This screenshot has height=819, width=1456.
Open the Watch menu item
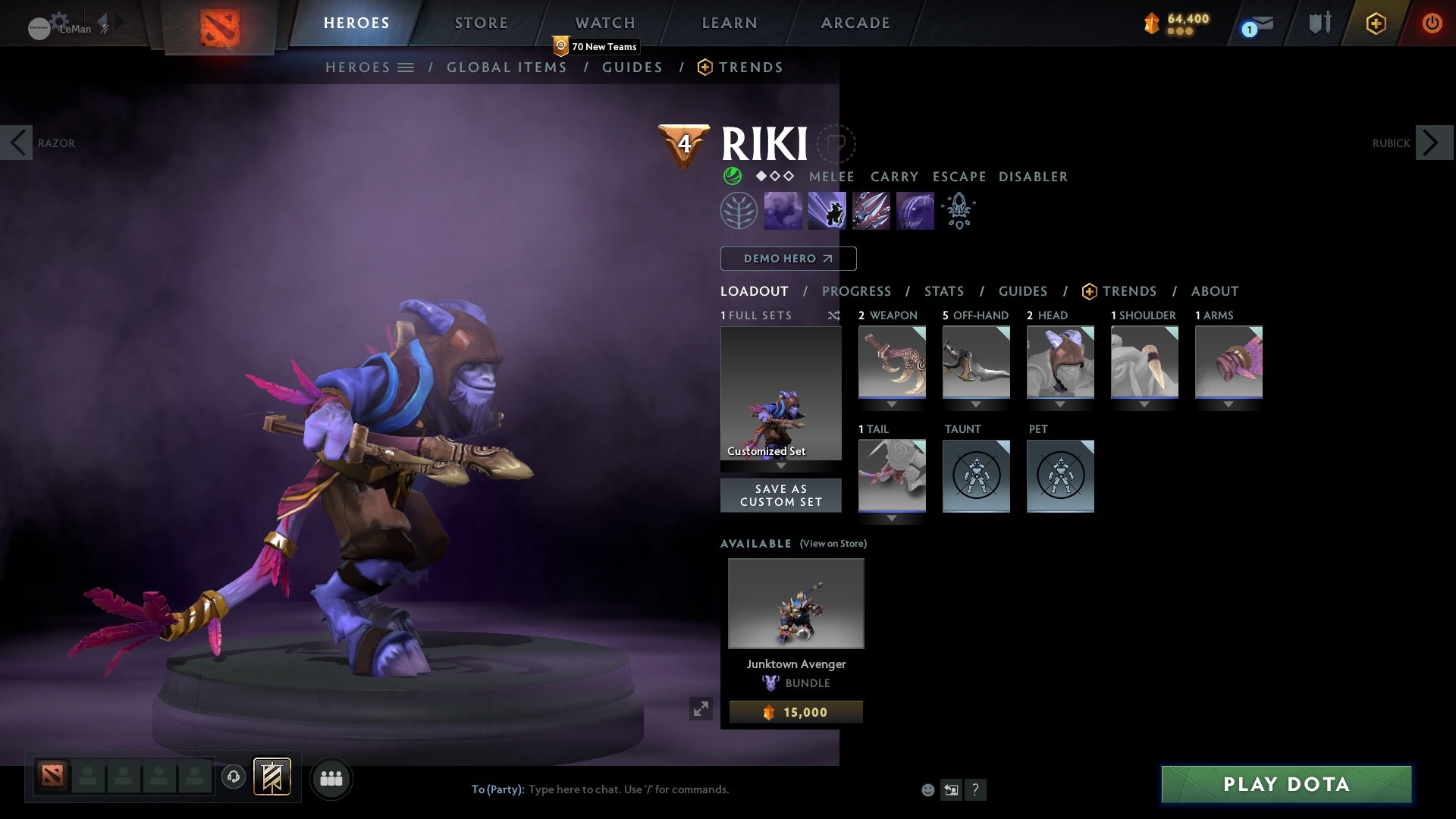[x=604, y=23]
